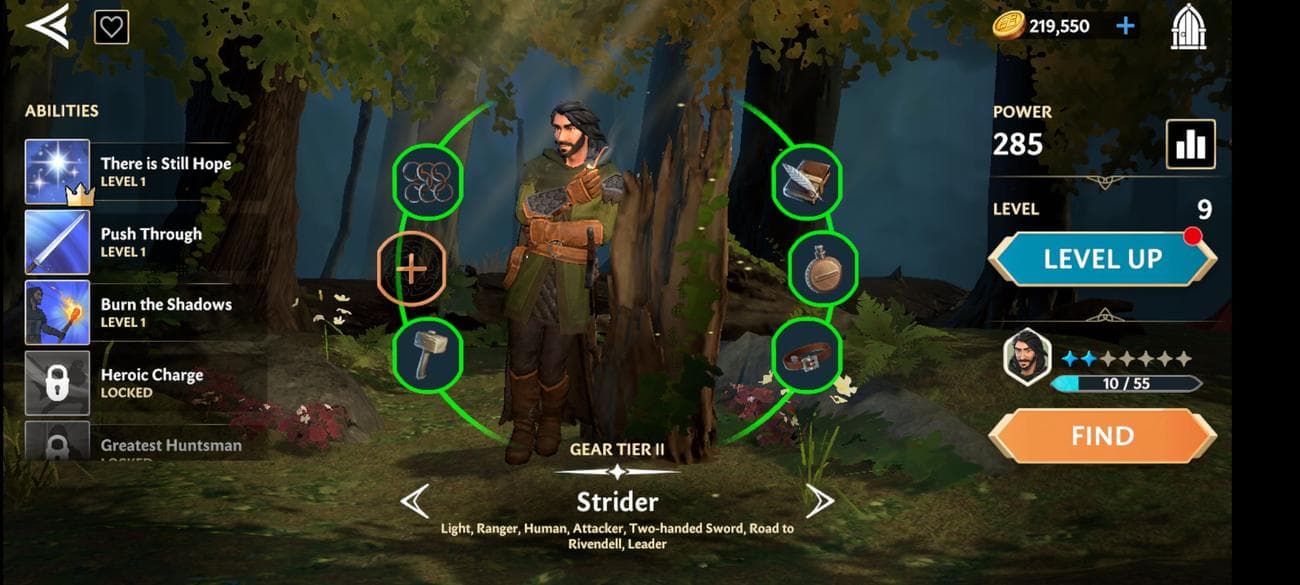Tap the Find button for shards
Viewport: 1300px width, 585px height.
pos(1102,436)
